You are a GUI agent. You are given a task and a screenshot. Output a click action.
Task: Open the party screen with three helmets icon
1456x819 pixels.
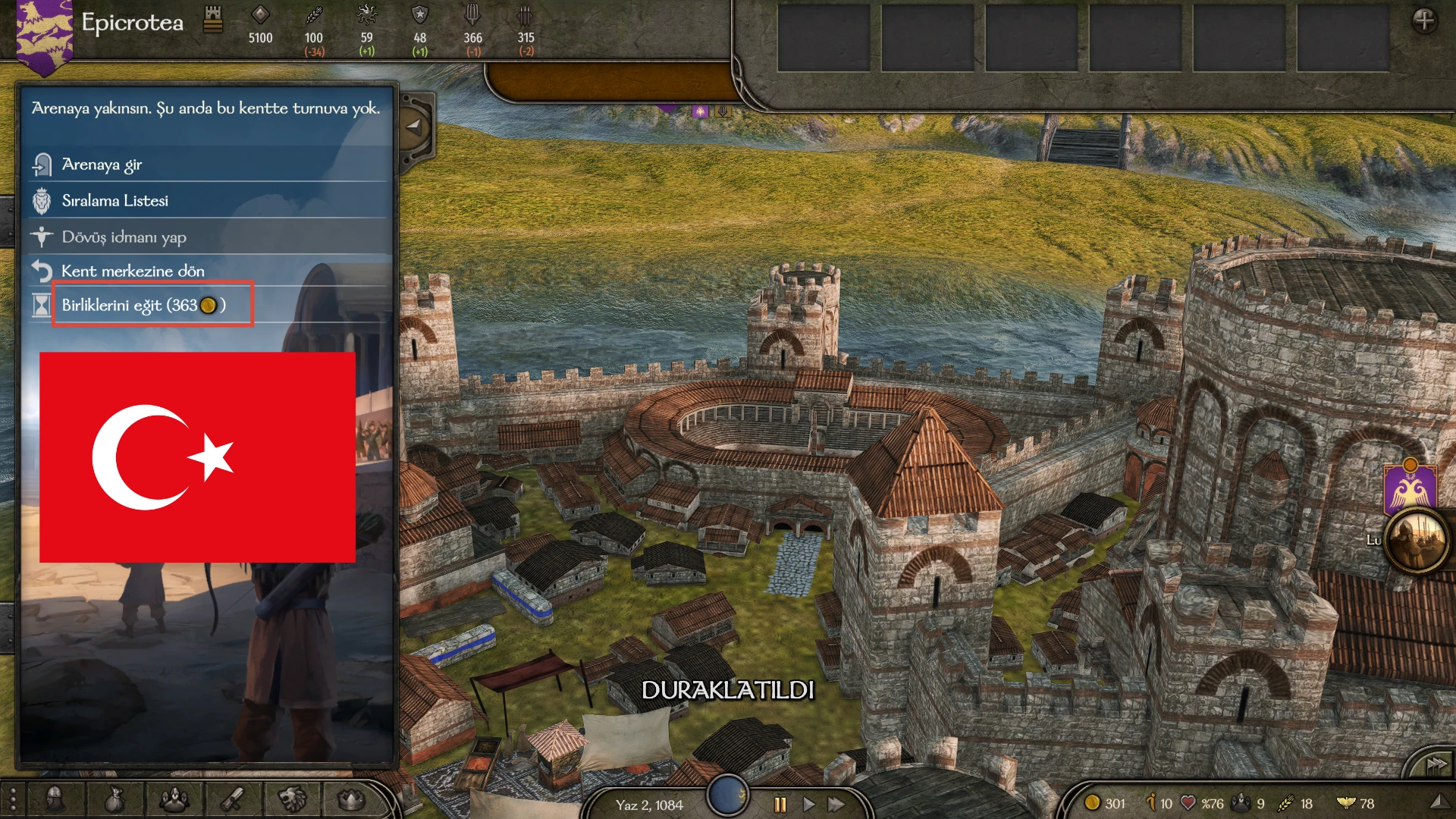tap(174, 799)
